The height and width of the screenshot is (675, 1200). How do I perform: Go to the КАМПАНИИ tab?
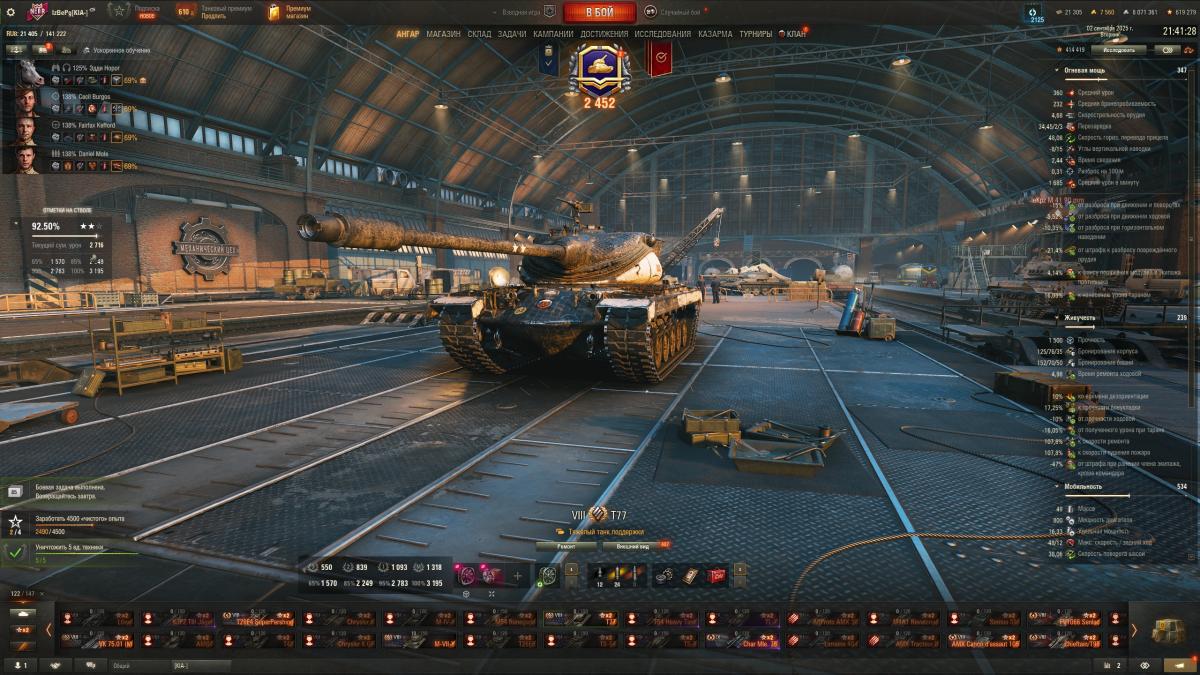(x=553, y=34)
